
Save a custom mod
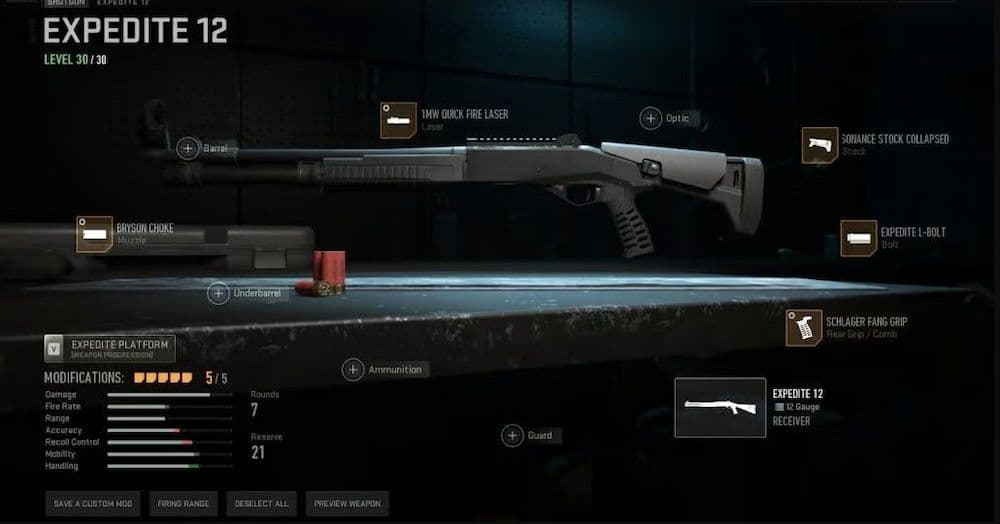tap(93, 503)
